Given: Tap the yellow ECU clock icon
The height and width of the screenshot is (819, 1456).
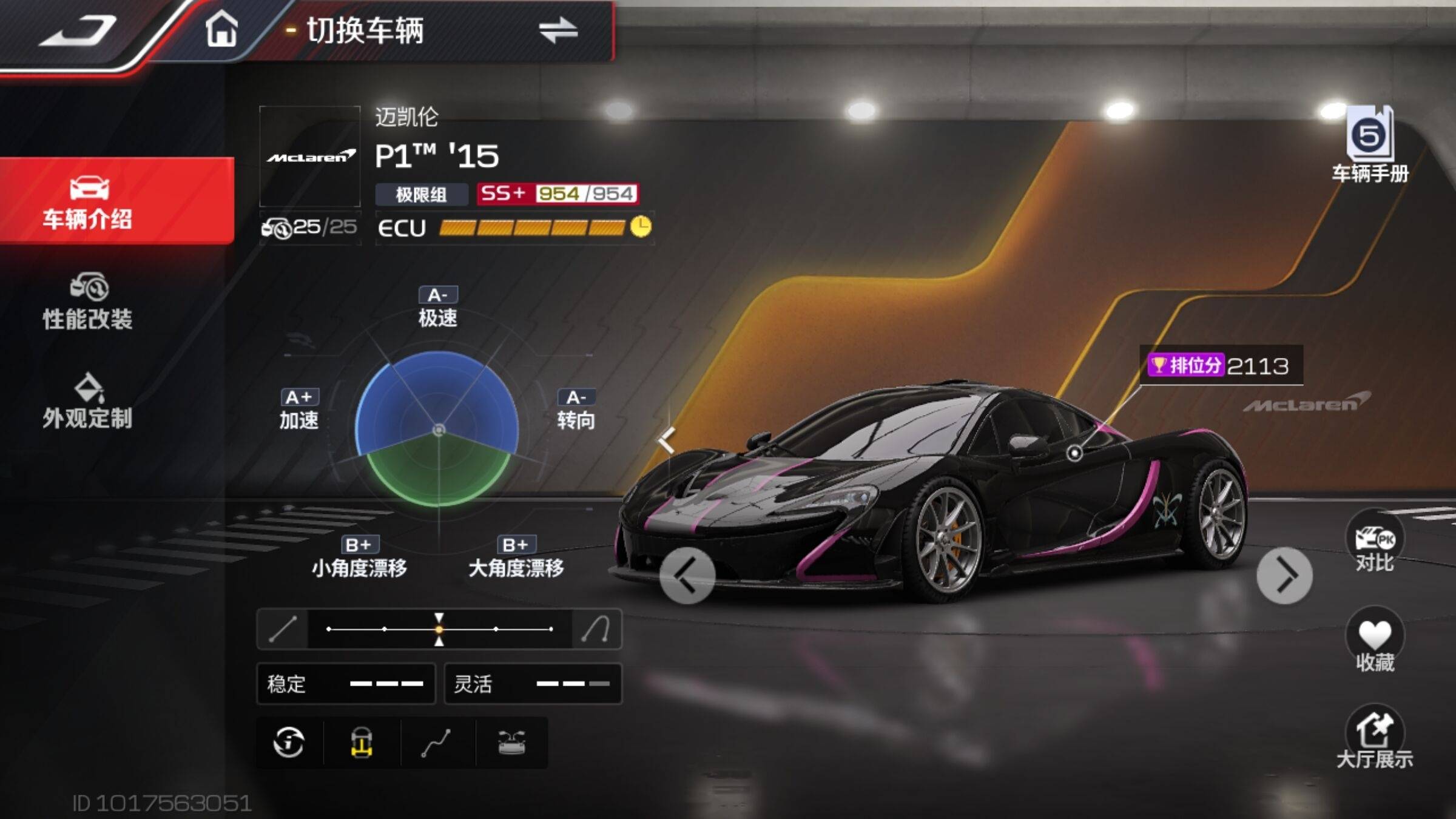Looking at the screenshot, I should point(641,227).
